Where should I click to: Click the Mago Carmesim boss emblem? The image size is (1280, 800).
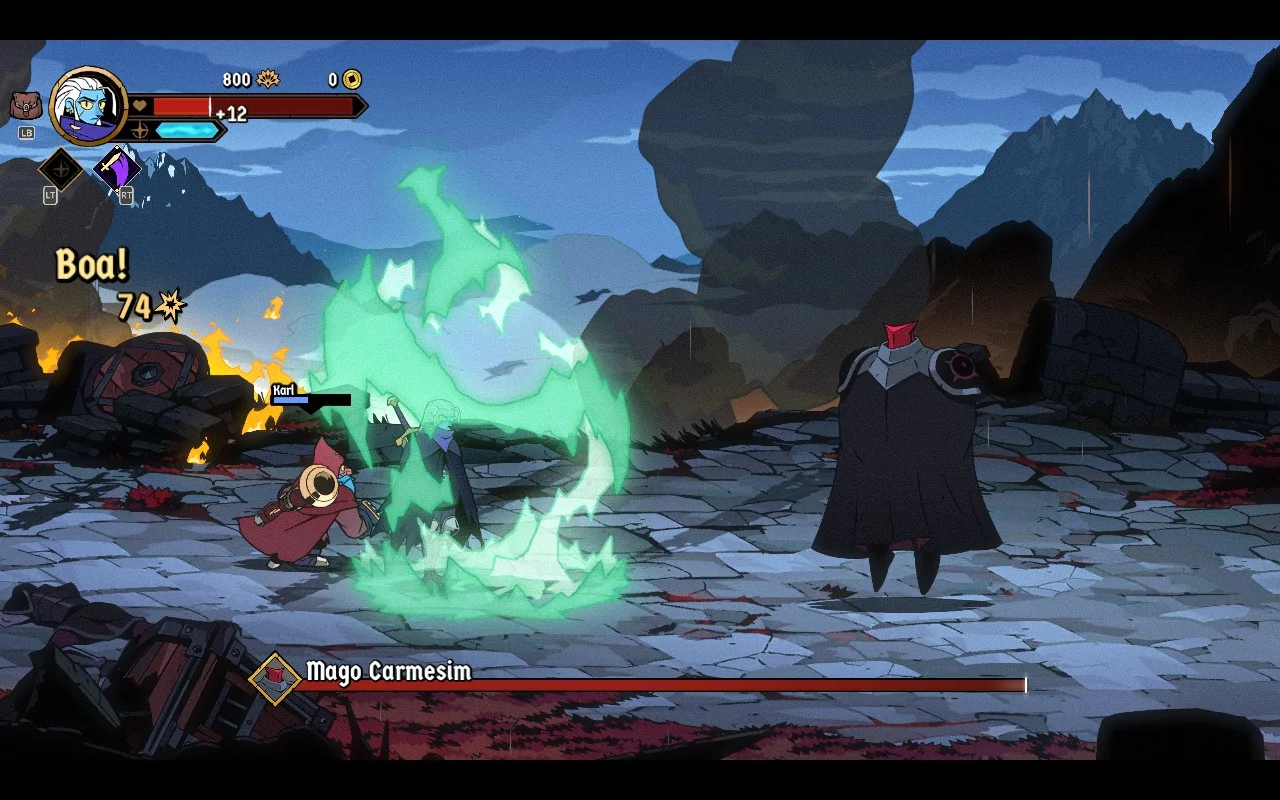275,678
